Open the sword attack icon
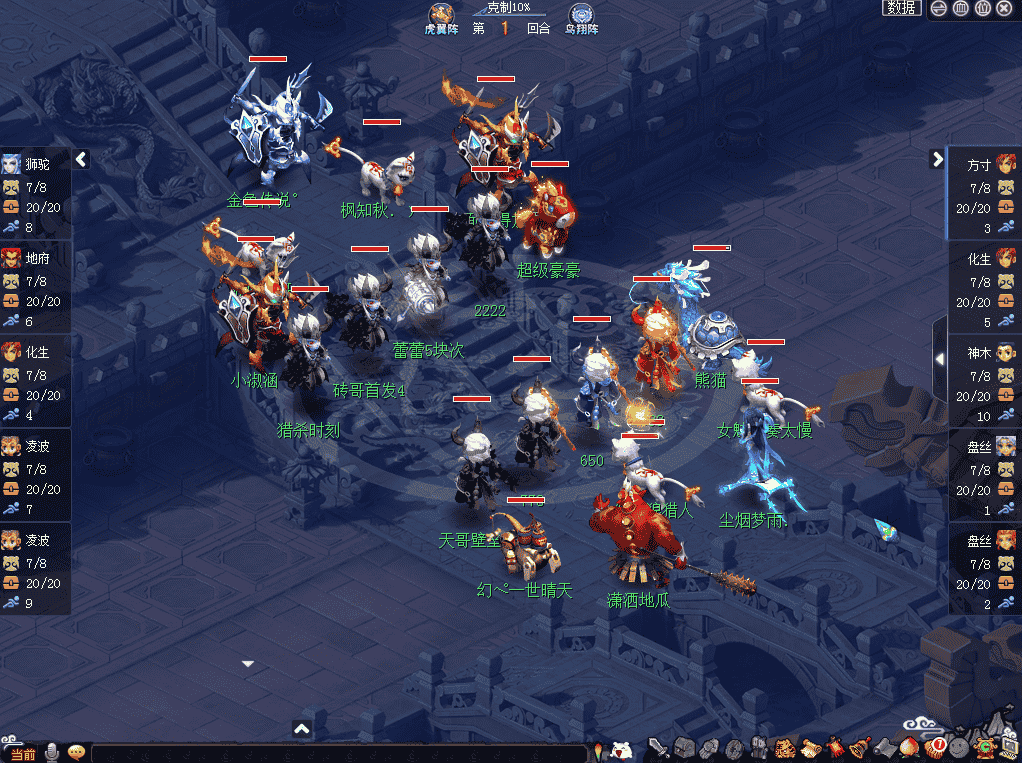This screenshot has width=1022, height=763. pos(658,748)
